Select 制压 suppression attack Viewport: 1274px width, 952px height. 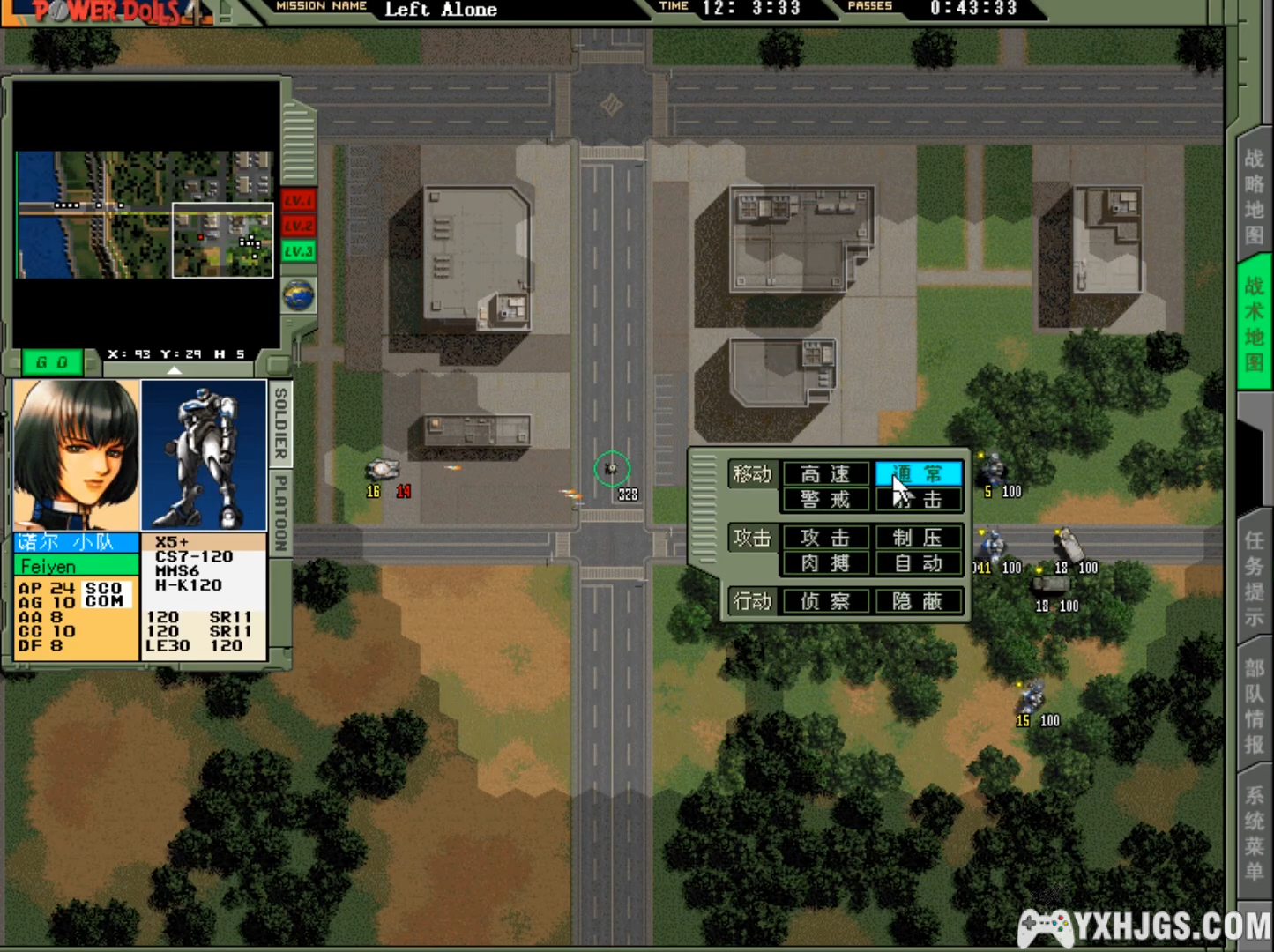click(x=918, y=538)
